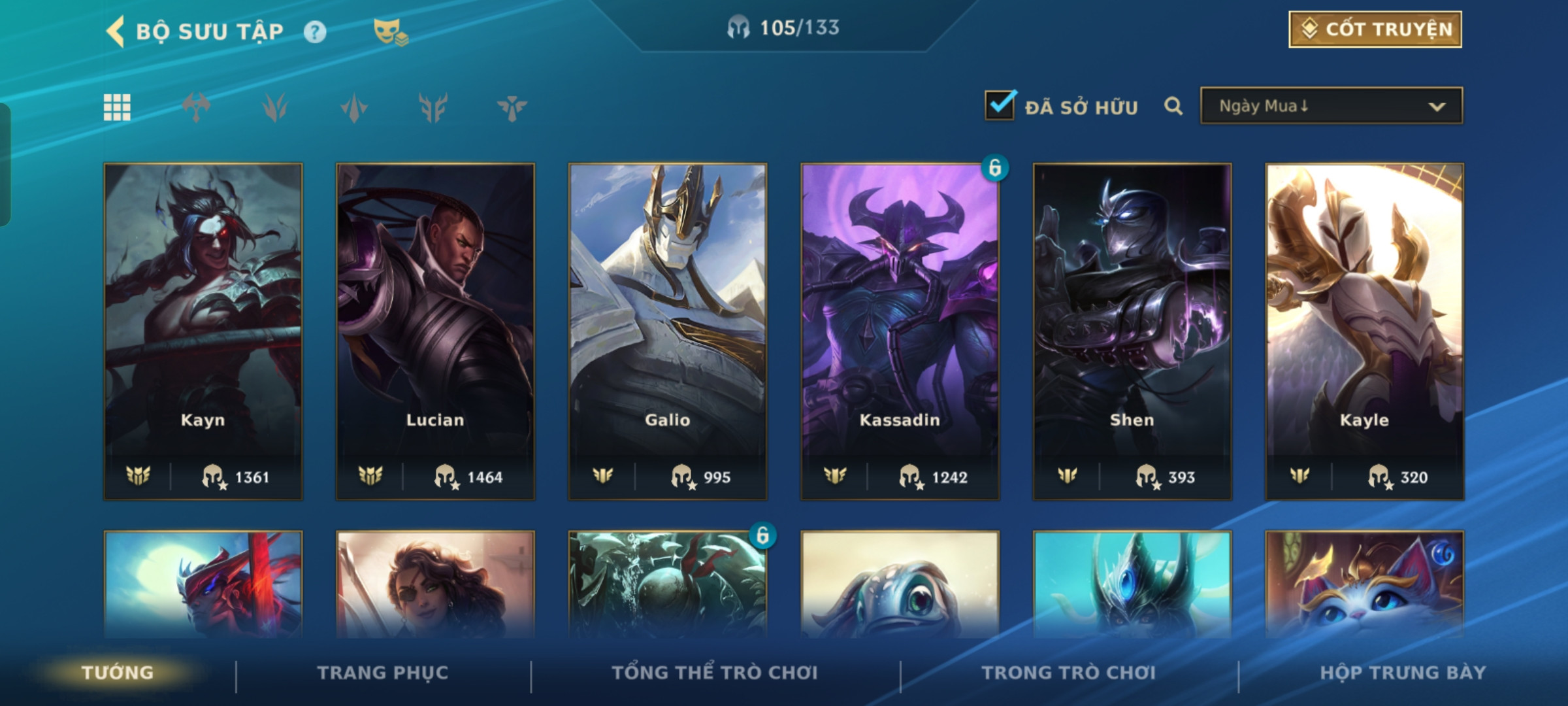
Task: Pick the Shen champion card
Action: [x=1132, y=331]
